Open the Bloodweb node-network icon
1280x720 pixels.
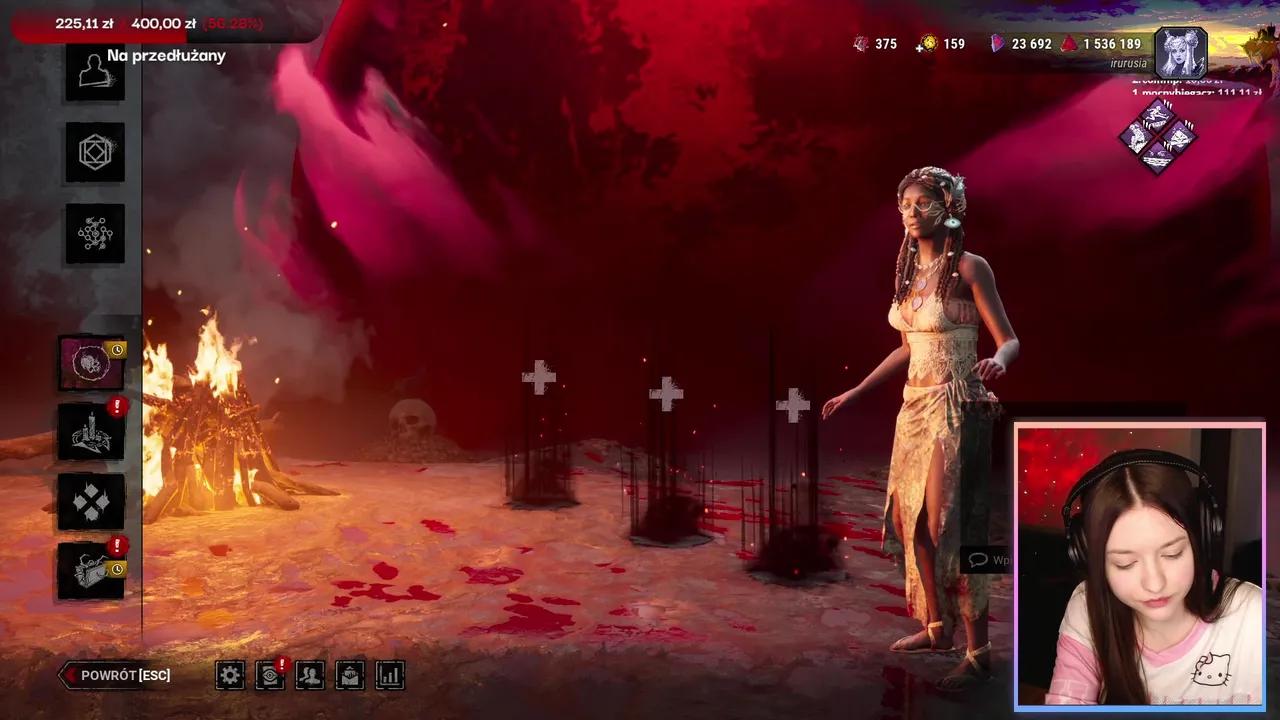click(x=94, y=234)
